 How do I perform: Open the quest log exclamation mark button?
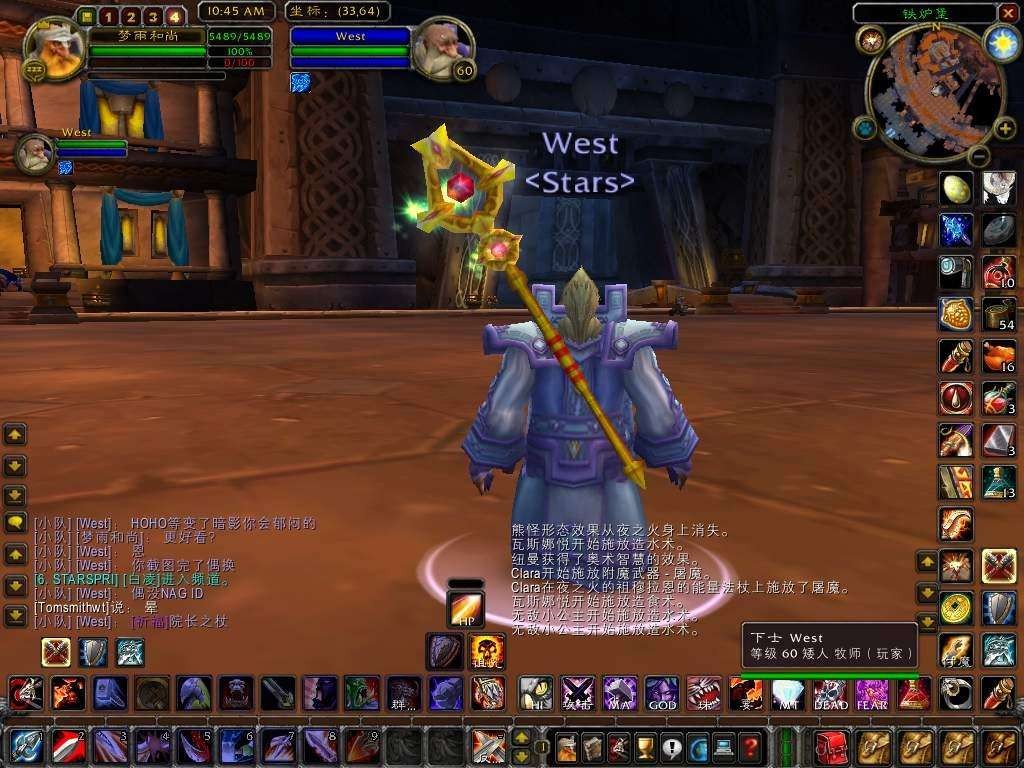coord(672,746)
